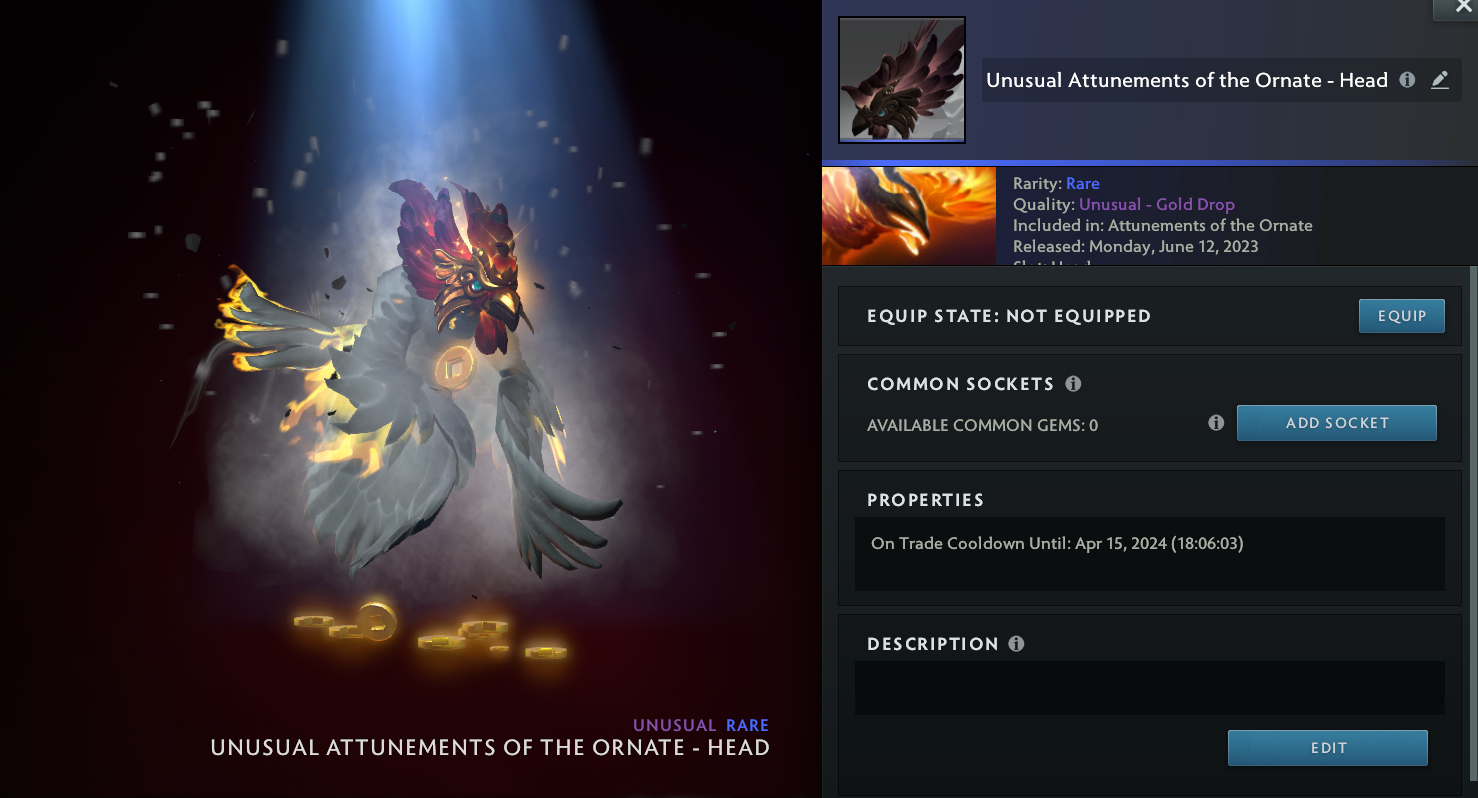Close the item details panel

pyautogui.click(x=1454, y=8)
